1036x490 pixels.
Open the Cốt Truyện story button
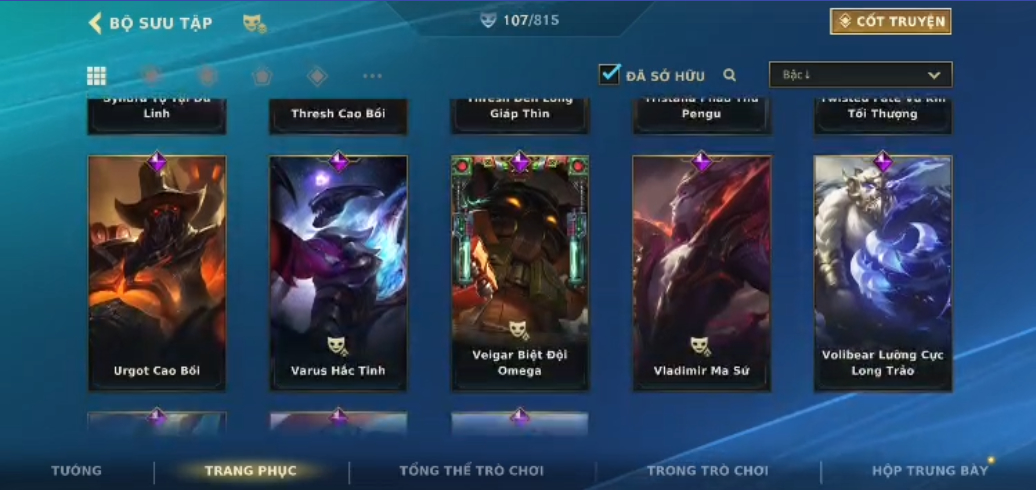point(890,21)
